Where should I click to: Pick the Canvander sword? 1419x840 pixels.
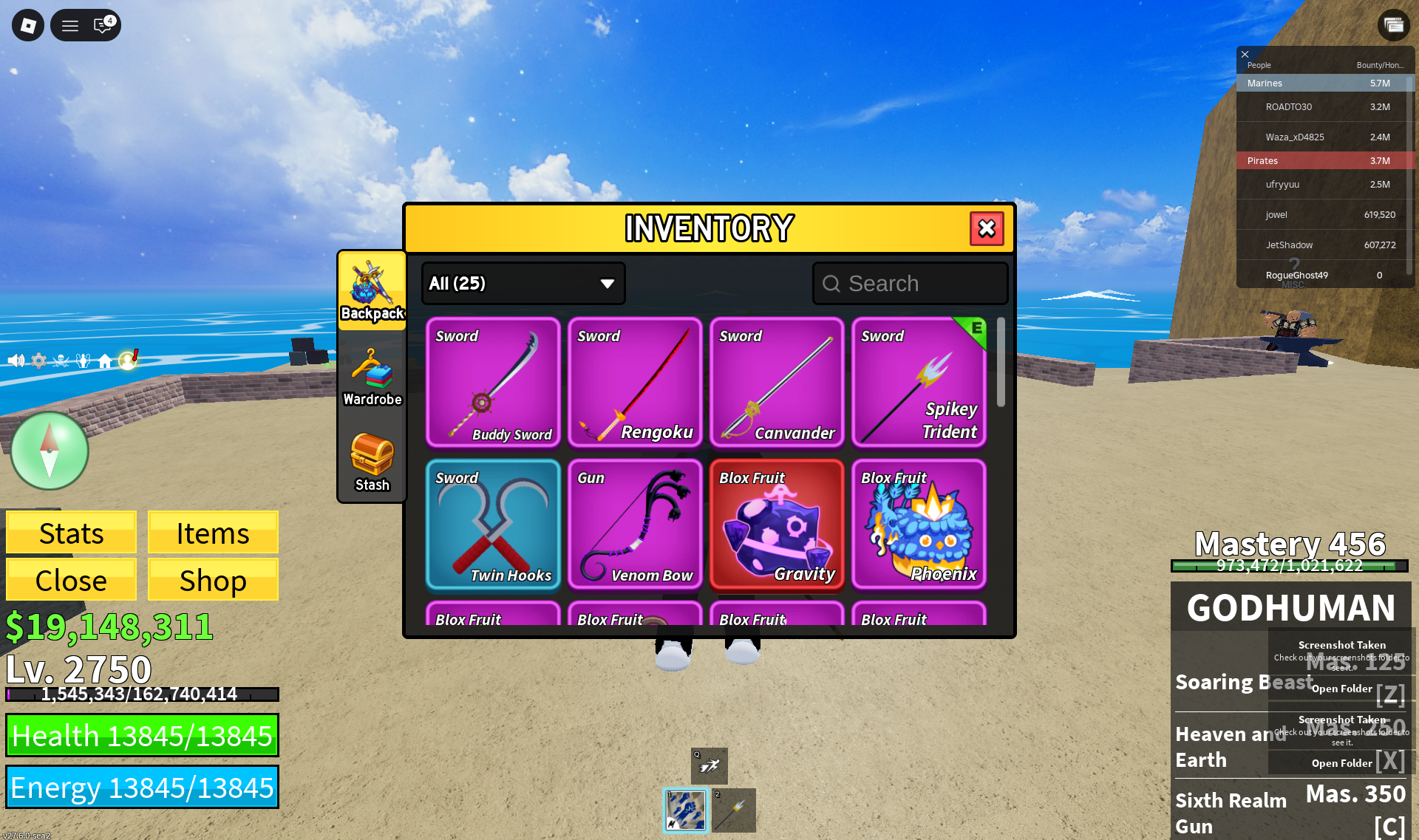click(777, 382)
